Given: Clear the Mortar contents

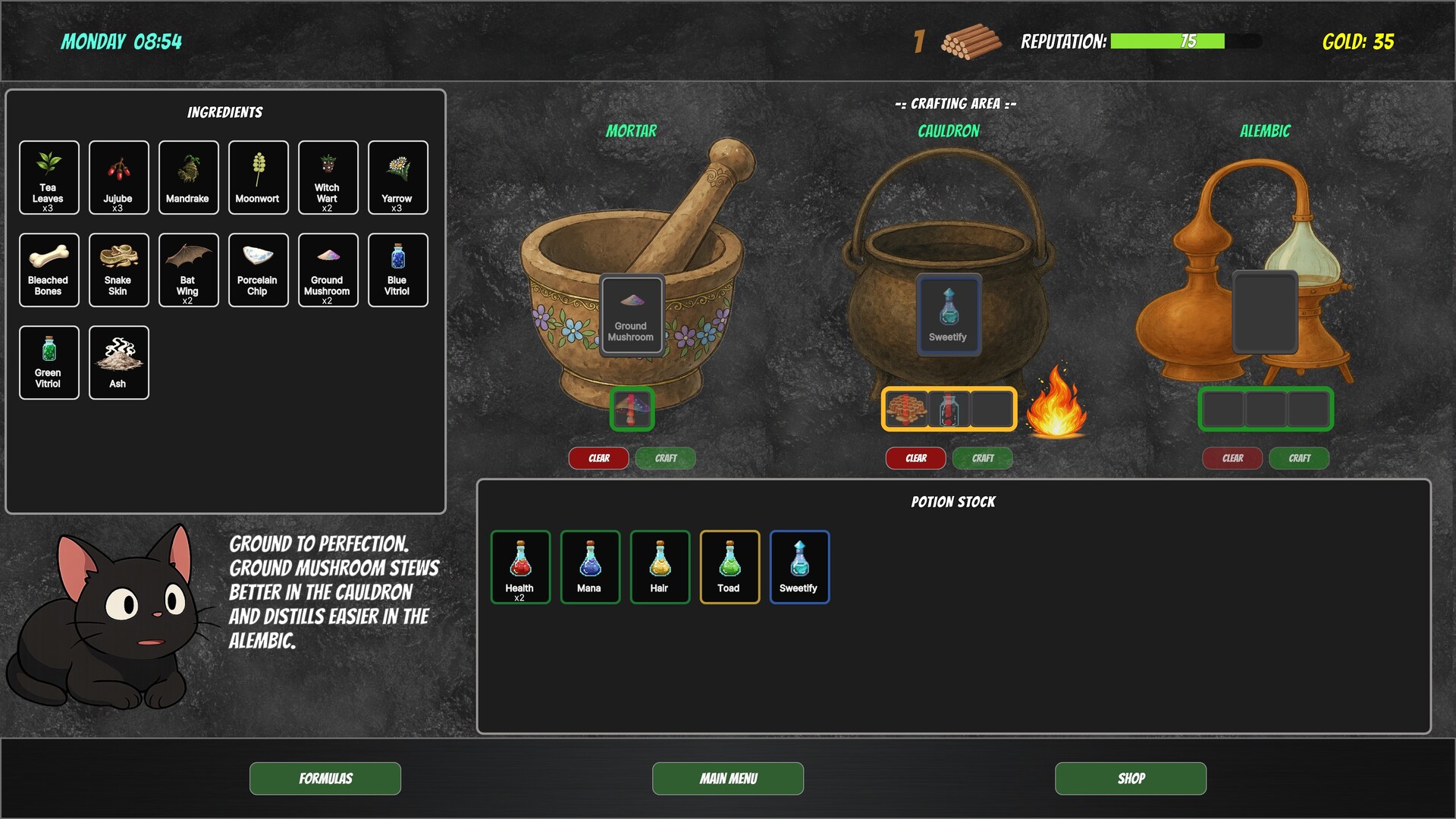Looking at the screenshot, I should click(x=598, y=457).
